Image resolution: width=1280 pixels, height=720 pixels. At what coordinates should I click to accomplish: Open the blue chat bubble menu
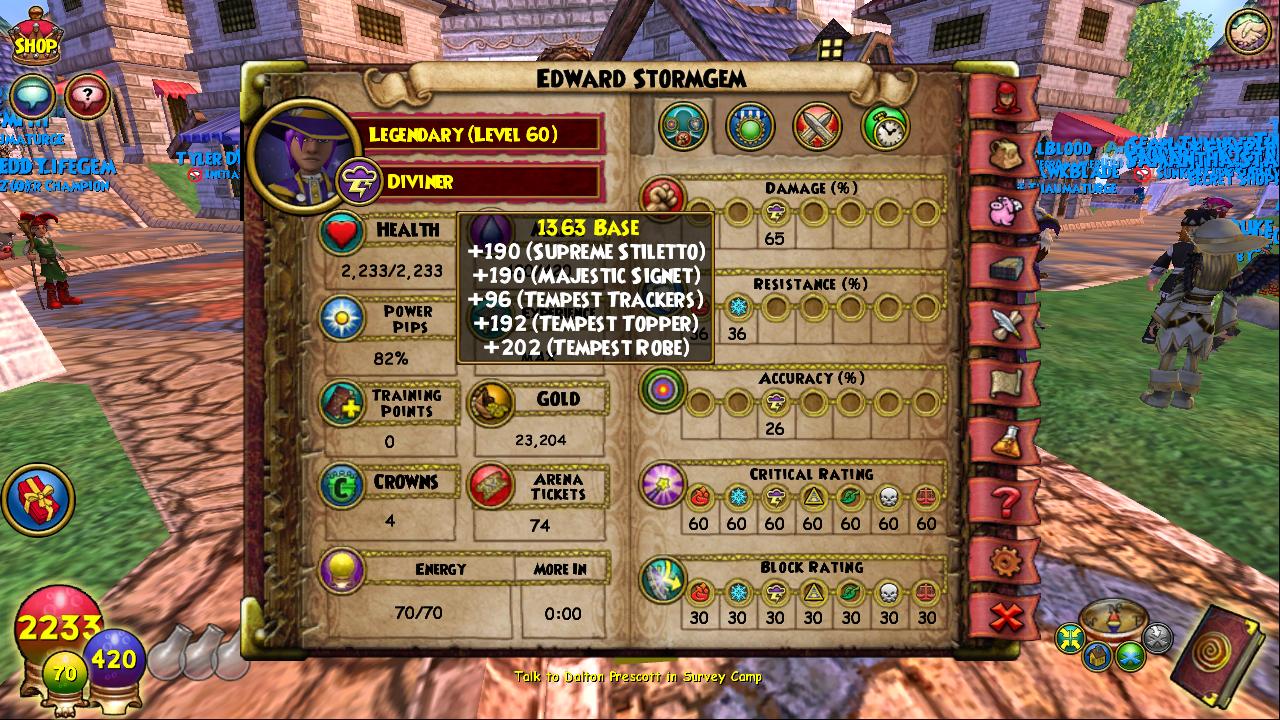tap(32, 97)
